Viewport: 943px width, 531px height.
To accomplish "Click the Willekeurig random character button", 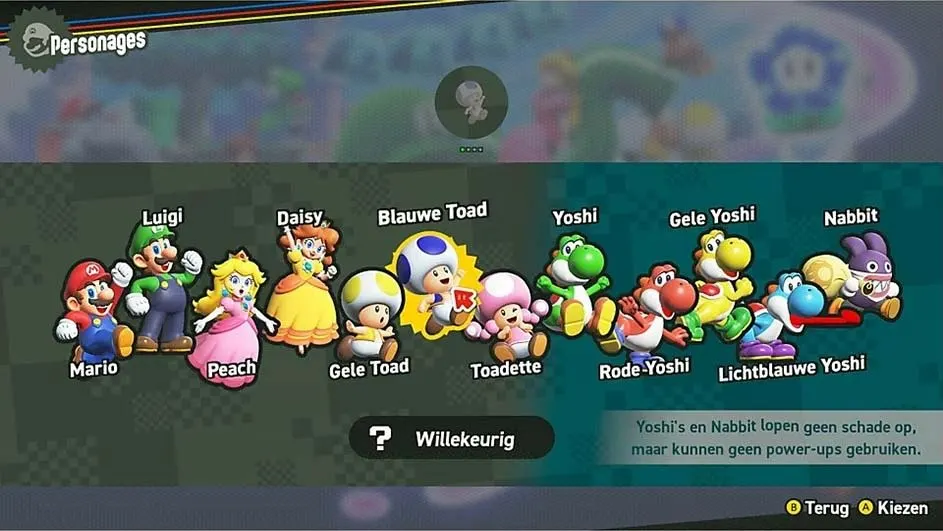I will point(452,438).
